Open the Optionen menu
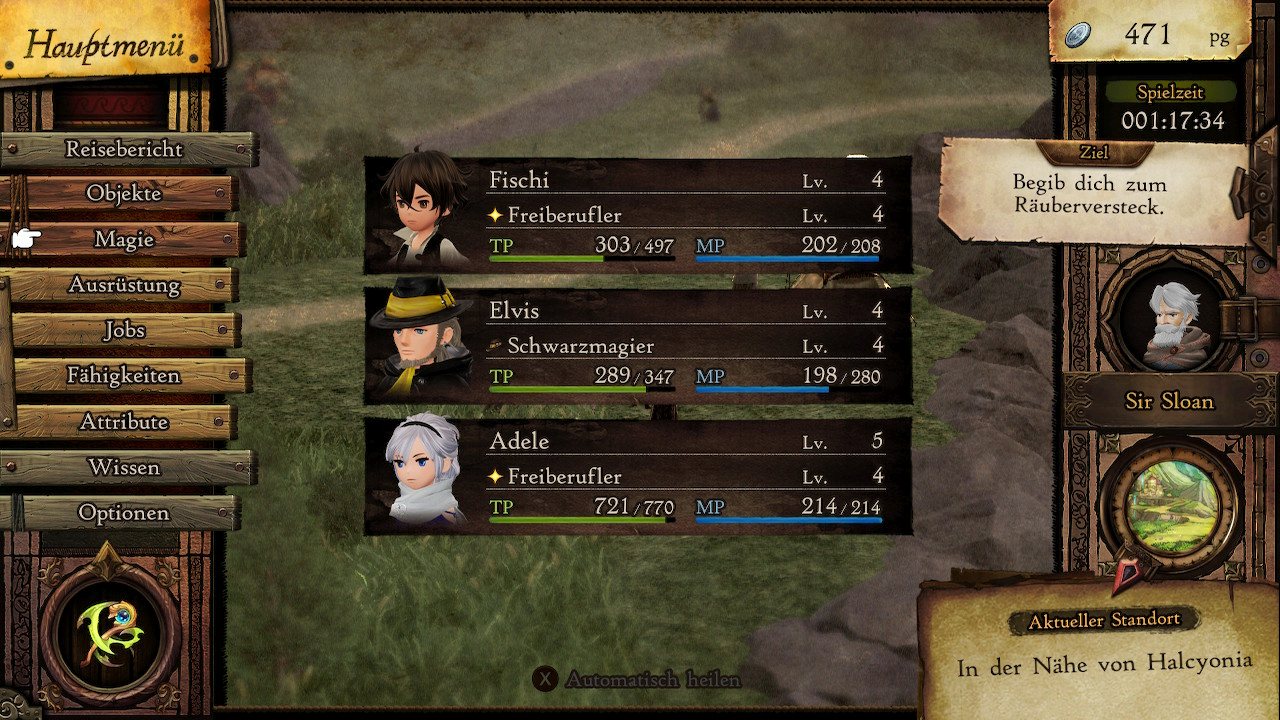 124,513
